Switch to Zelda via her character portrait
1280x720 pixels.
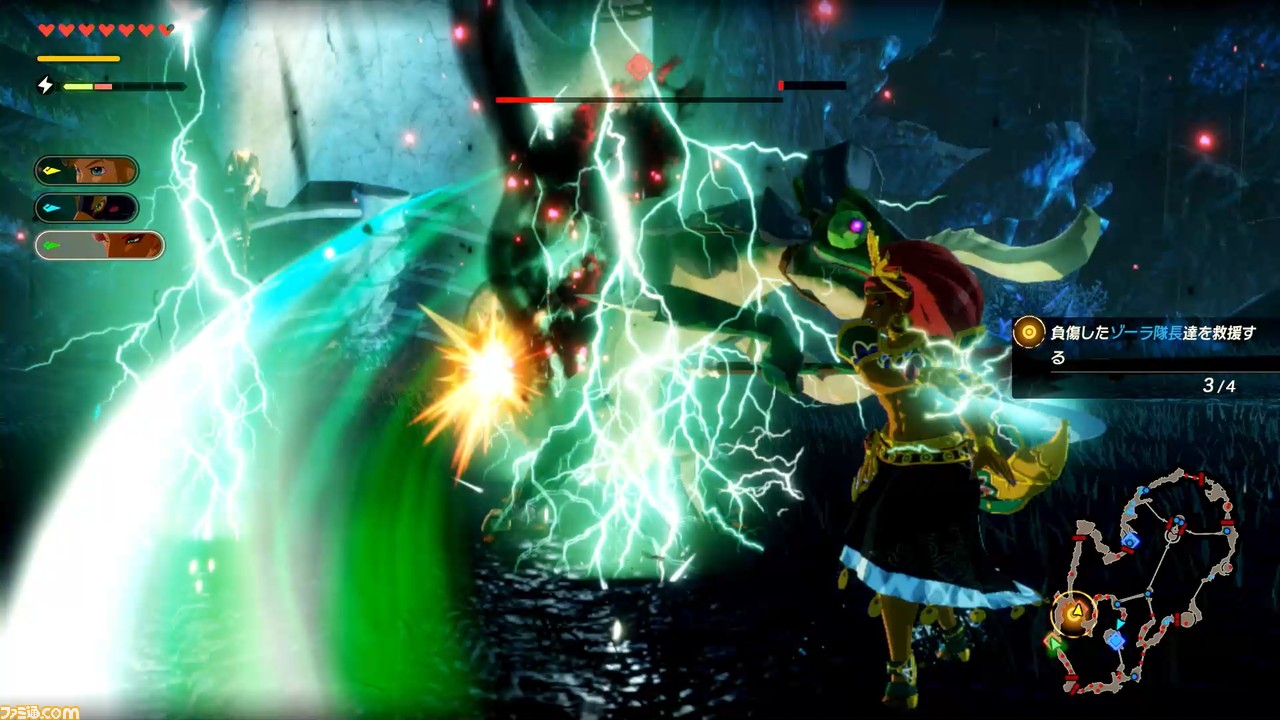86,169
